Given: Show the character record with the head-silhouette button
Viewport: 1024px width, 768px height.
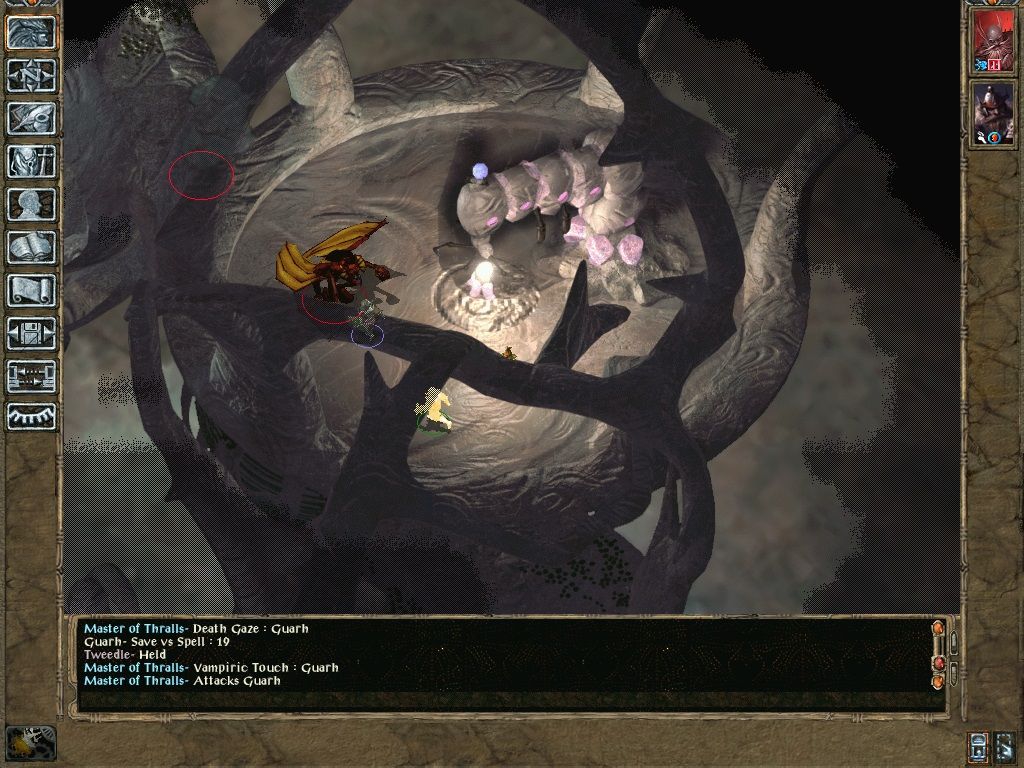Looking at the screenshot, I should click(x=31, y=204).
